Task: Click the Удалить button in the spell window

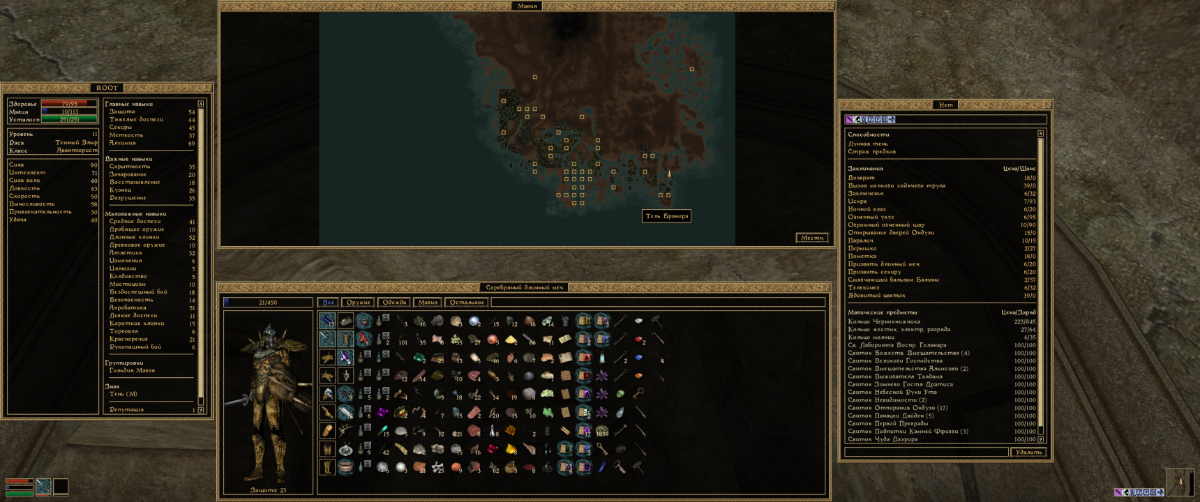Action: pyautogui.click(x=1028, y=453)
